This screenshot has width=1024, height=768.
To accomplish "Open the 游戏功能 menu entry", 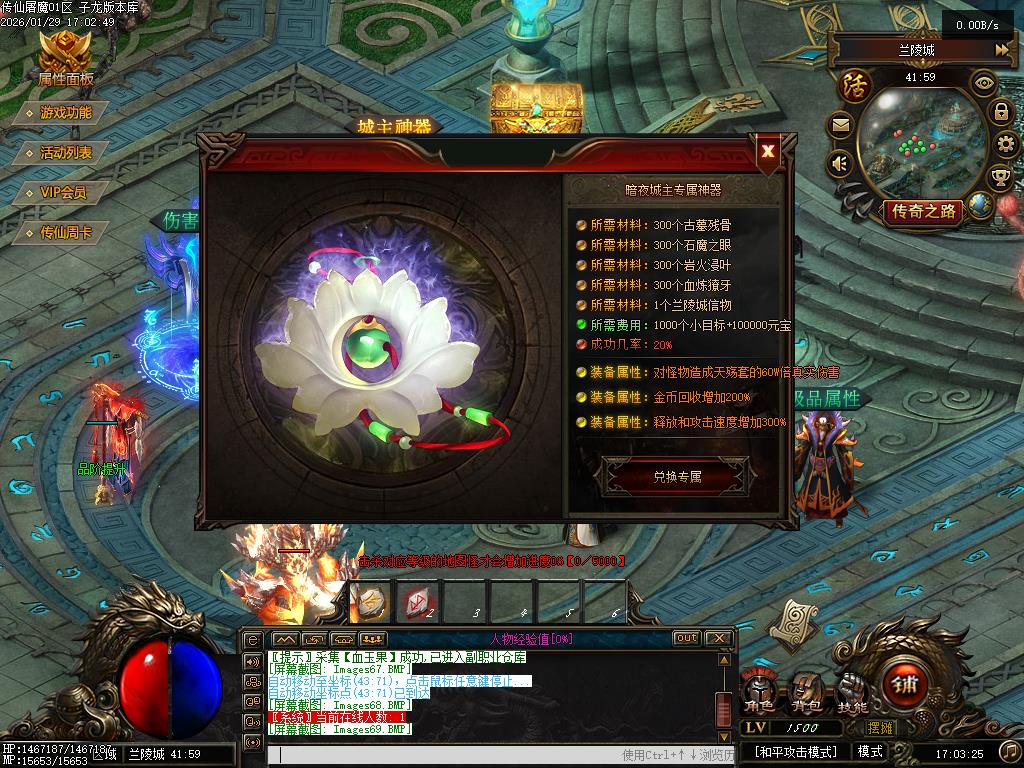I will [x=66, y=113].
